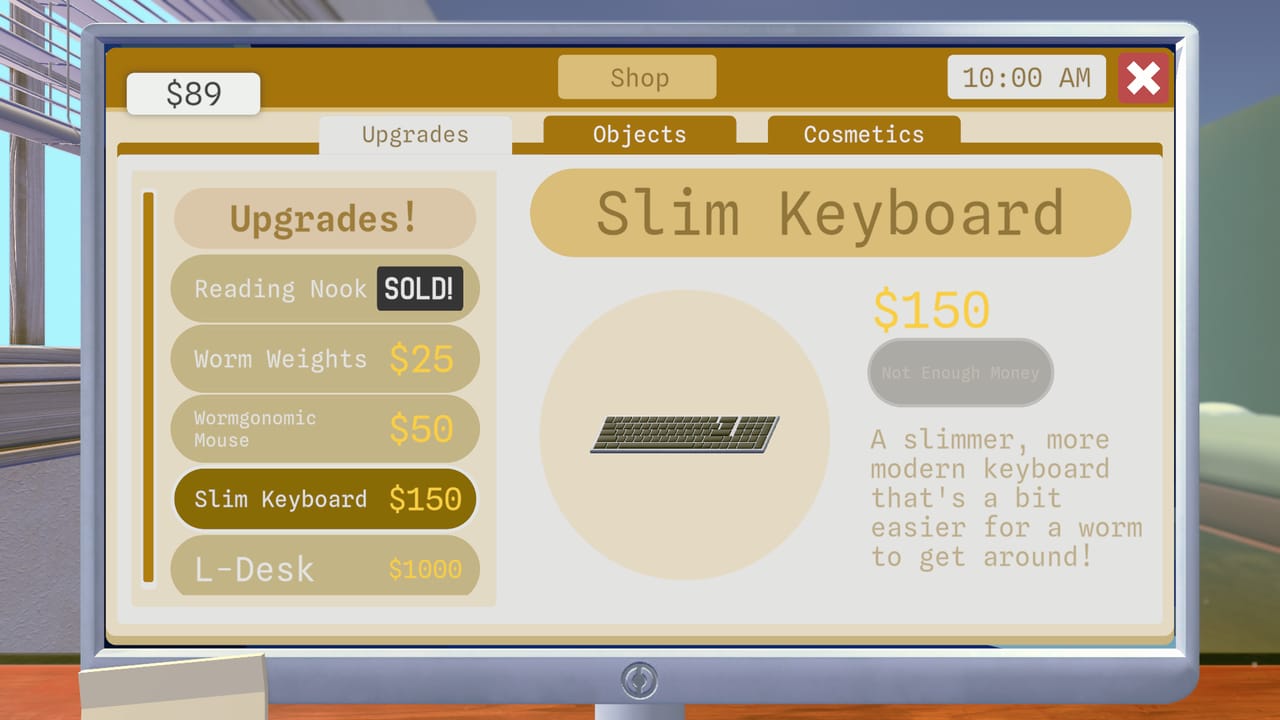Click the clock showing 10:00 AM
Viewport: 1280px width, 720px height.
(x=1026, y=77)
